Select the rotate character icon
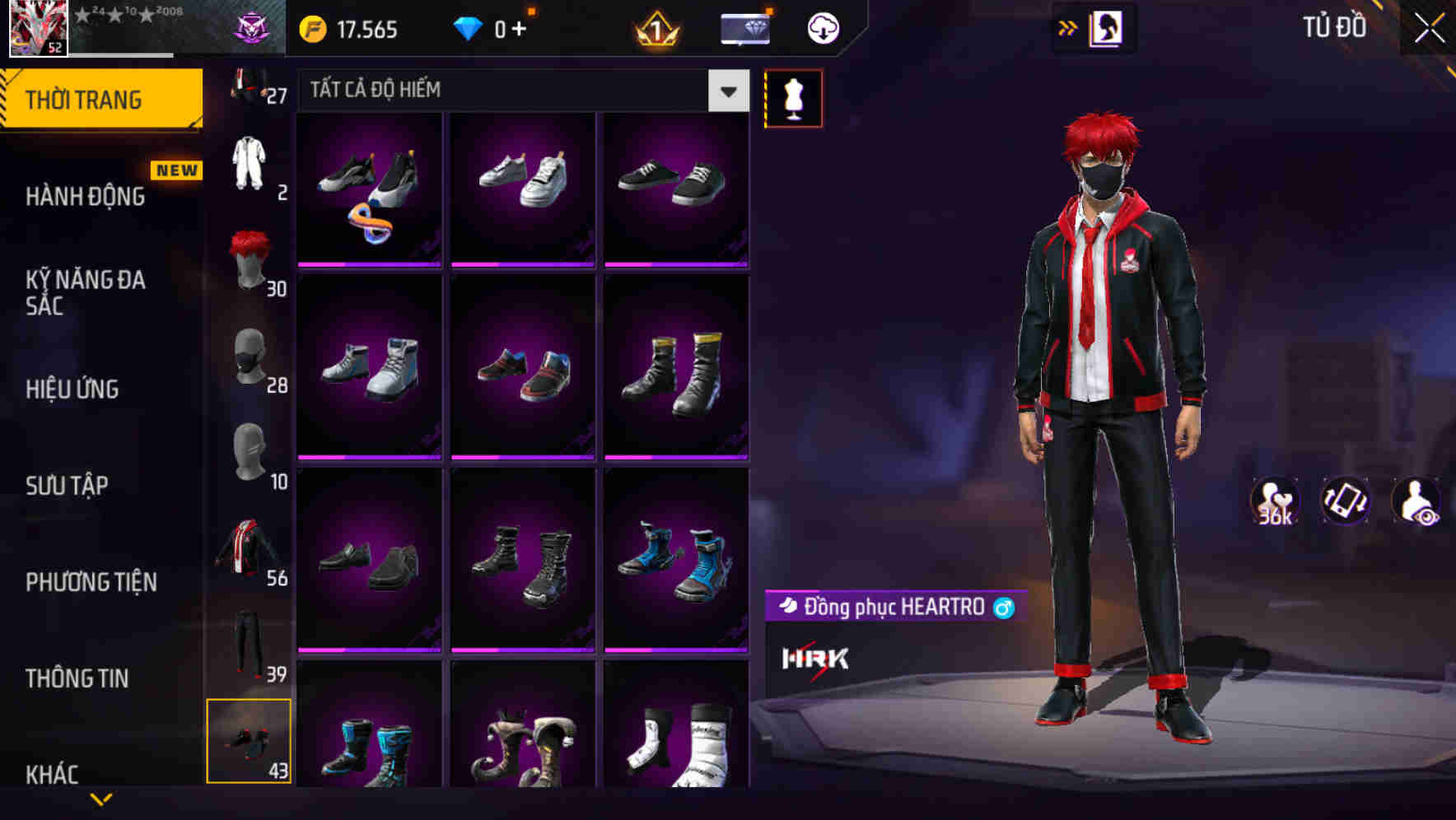 (1346, 502)
